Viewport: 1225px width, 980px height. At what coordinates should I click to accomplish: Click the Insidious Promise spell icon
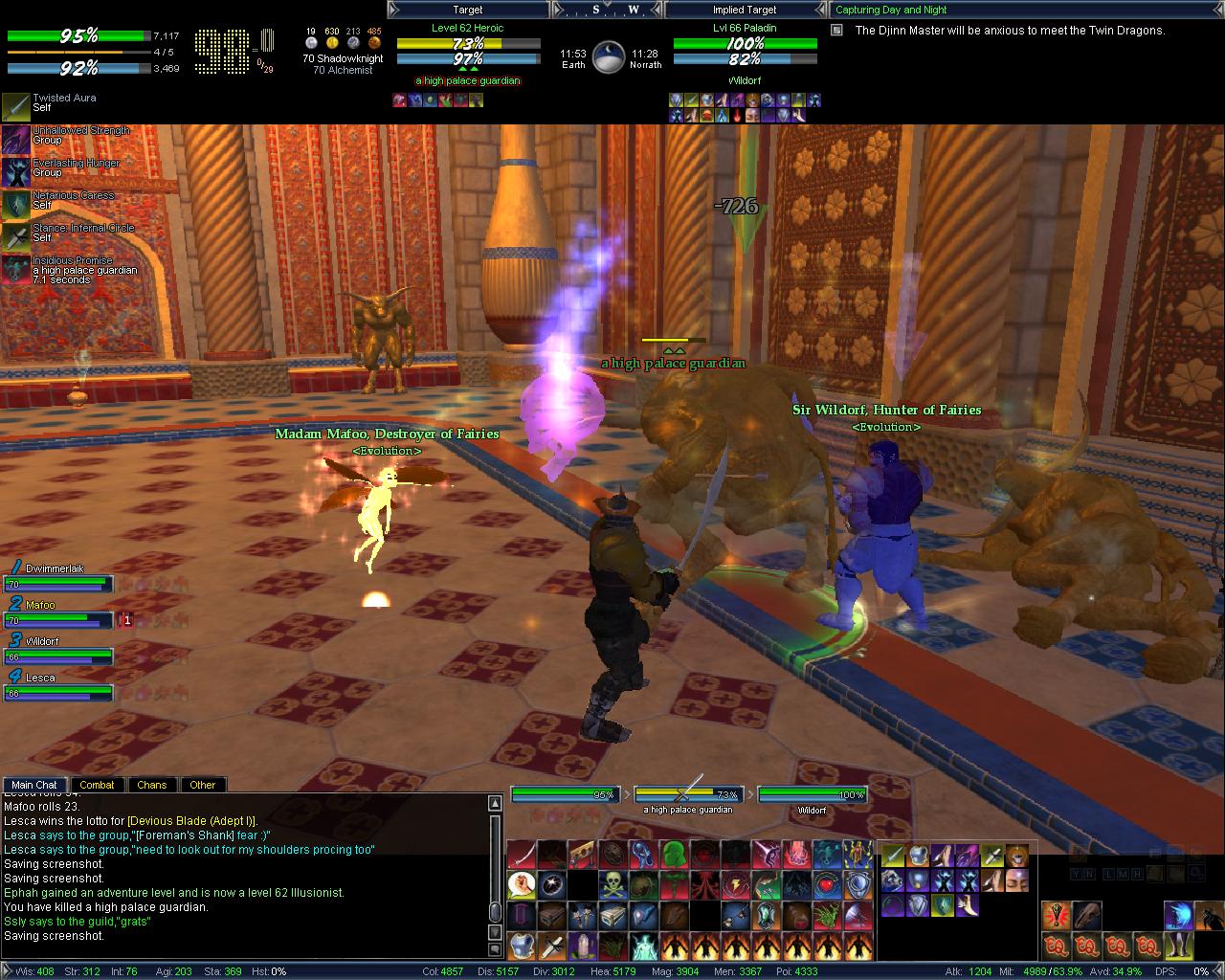point(16,270)
